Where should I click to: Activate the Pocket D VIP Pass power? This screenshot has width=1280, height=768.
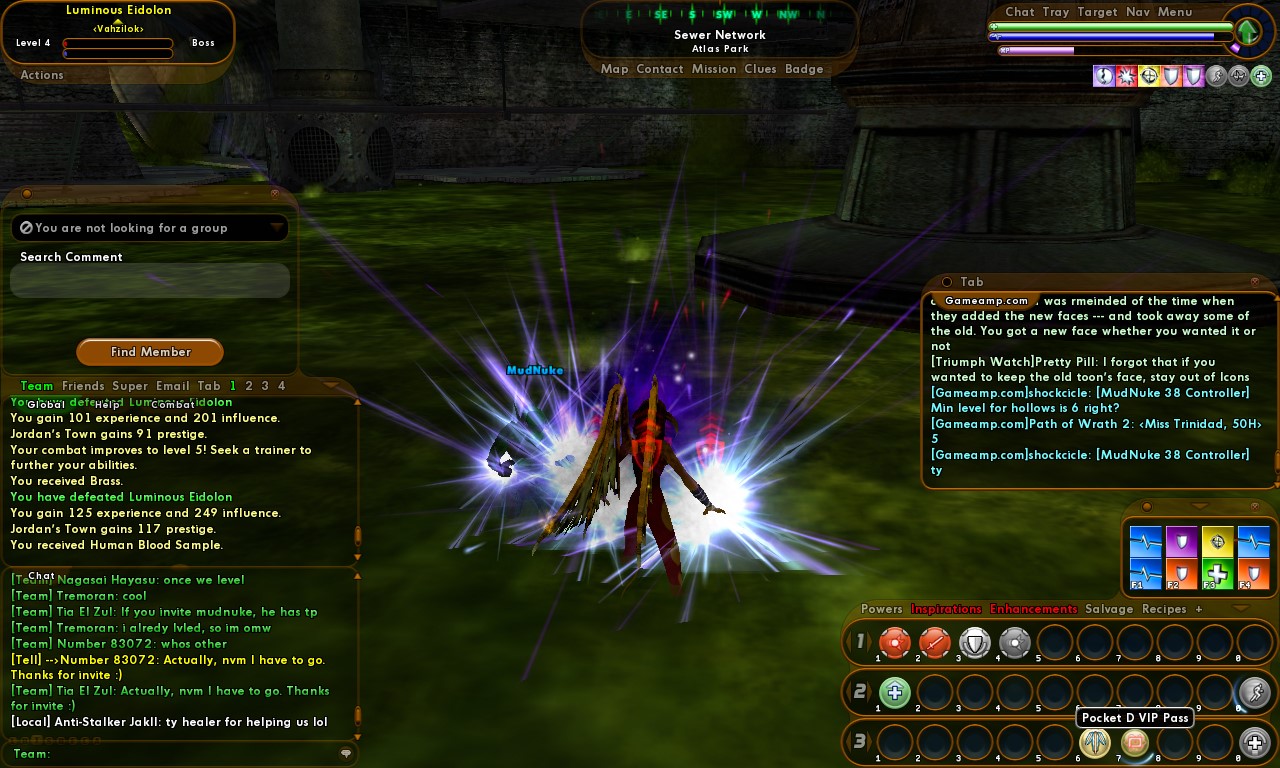coord(1134,742)
